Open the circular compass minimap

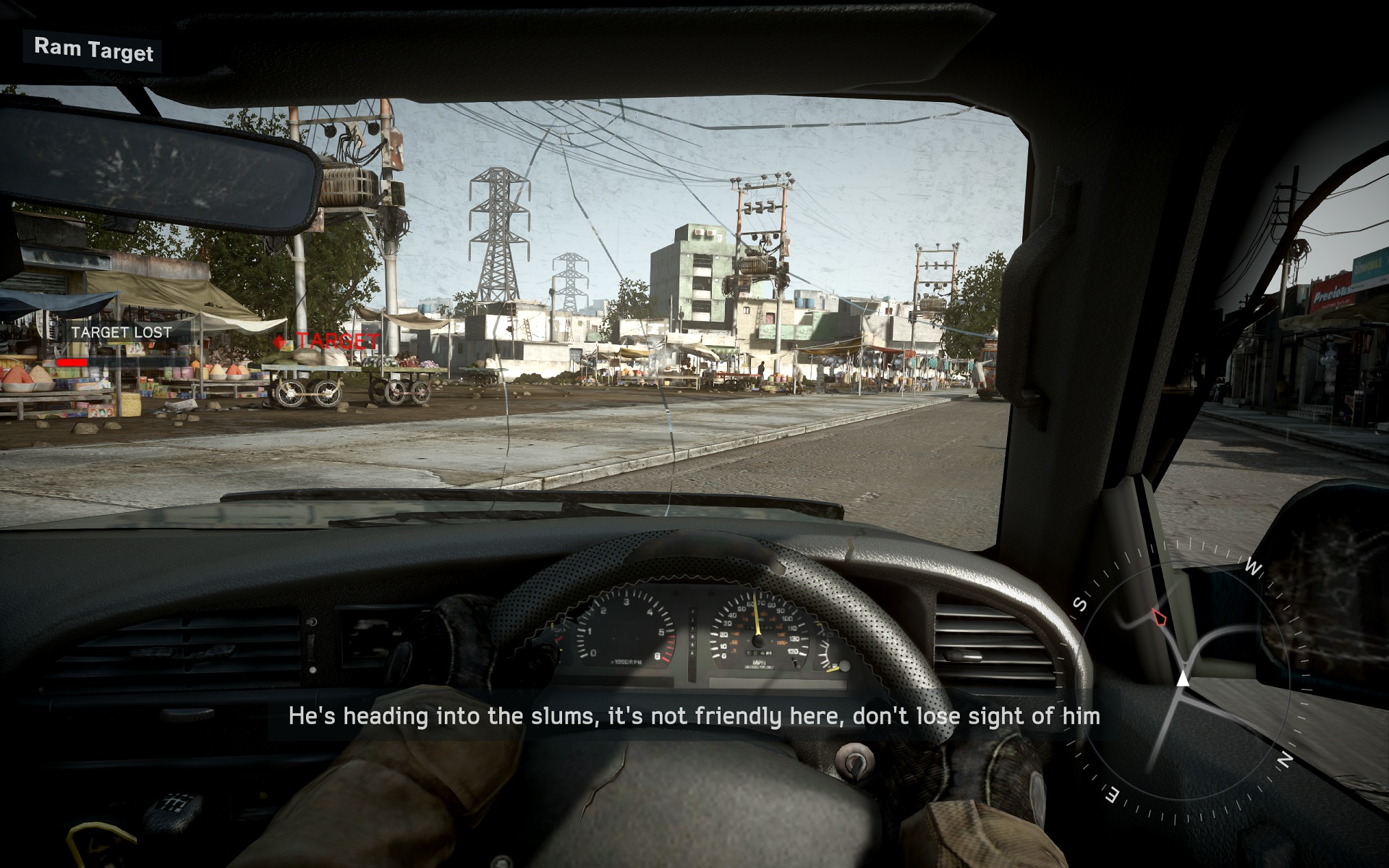(1184, 680)
